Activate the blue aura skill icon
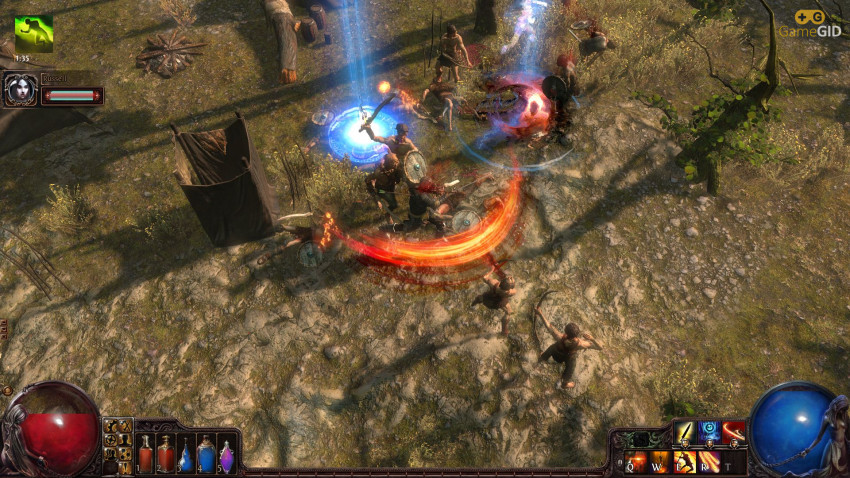 coord(710,432)
